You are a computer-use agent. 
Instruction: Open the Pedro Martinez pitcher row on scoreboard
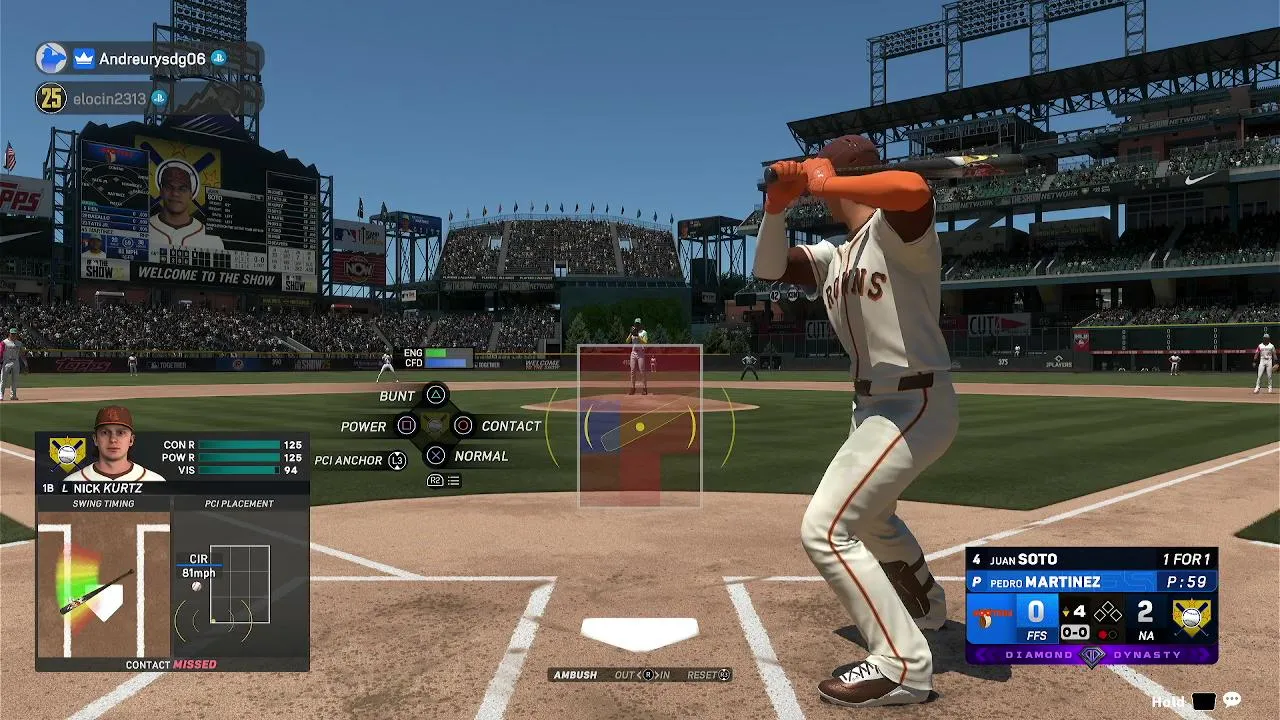(1090, 582)
